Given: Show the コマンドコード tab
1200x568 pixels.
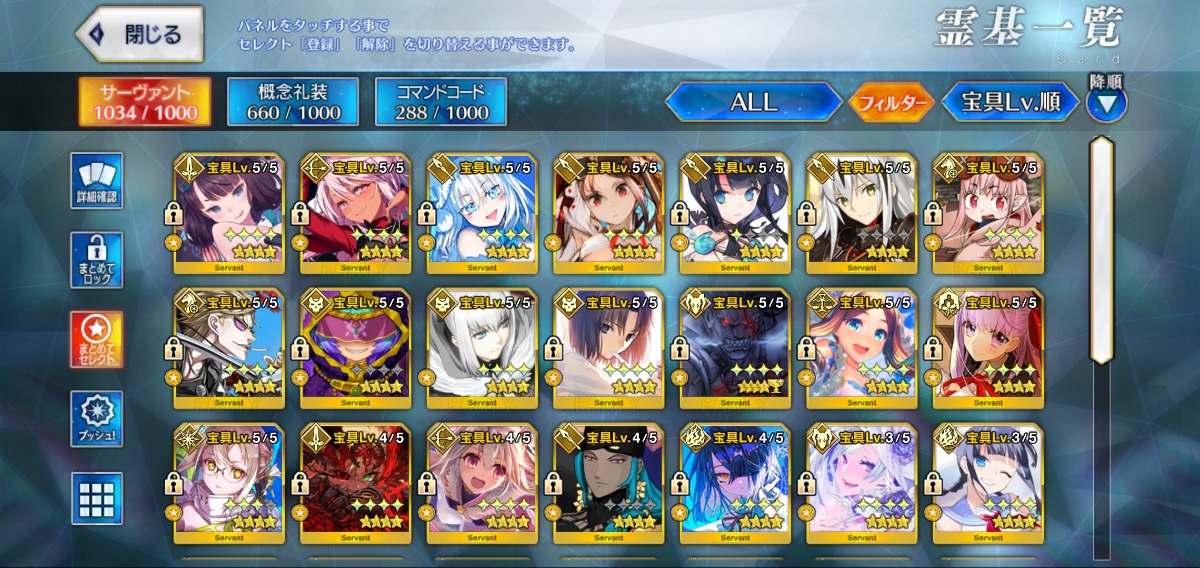Looking at the screenshot, I should (440, 101).
